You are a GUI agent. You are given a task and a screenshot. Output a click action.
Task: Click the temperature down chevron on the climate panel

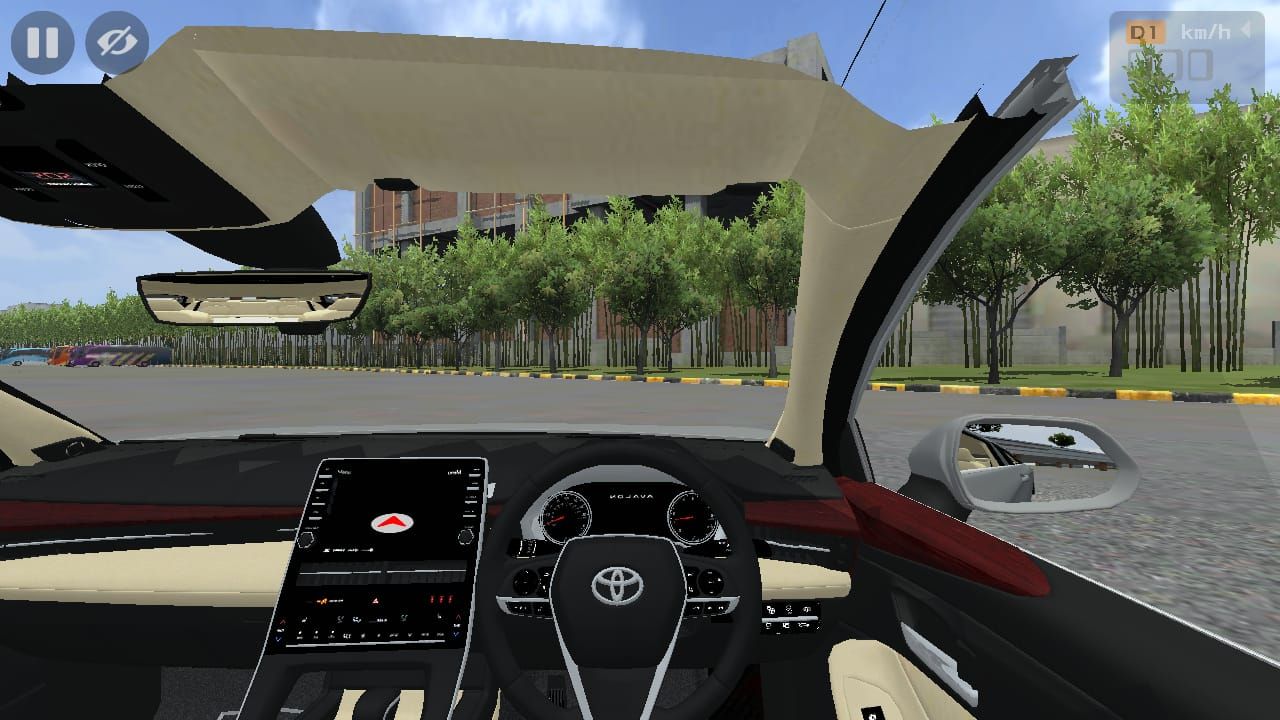pos(456,634)
